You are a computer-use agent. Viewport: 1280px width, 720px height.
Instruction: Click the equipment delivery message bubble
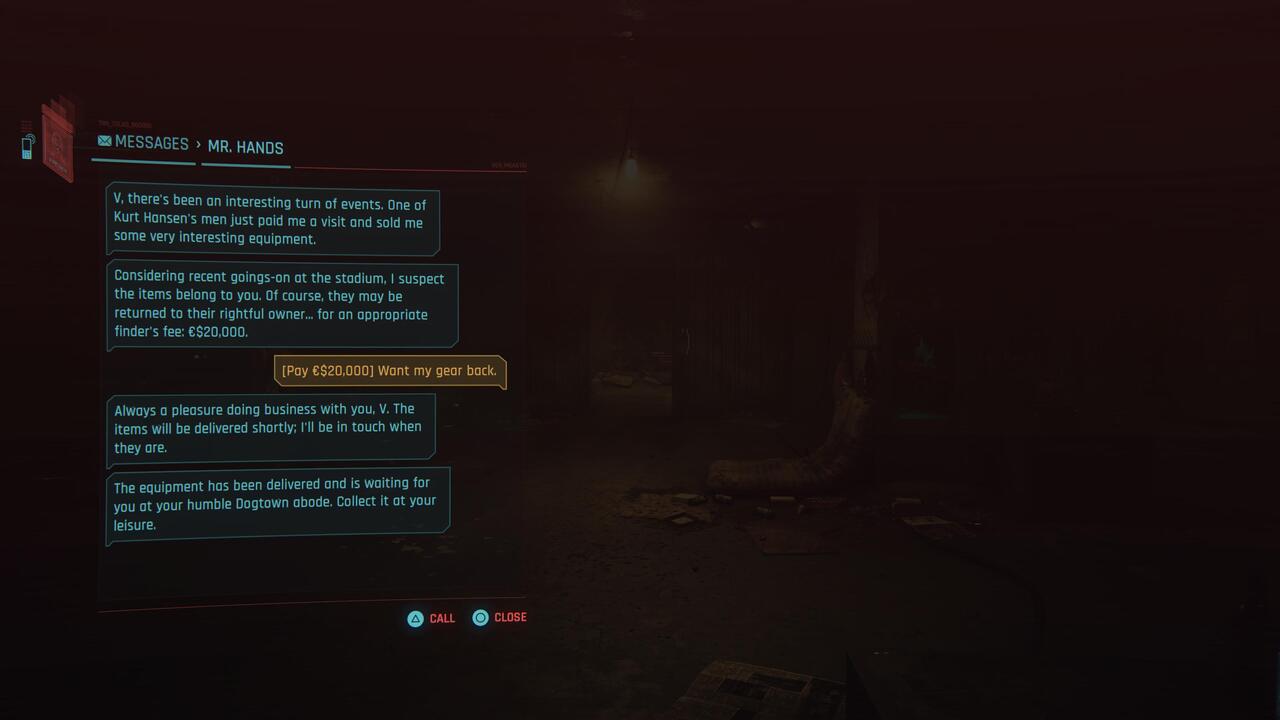pyautogui.click(x=277, y=500)
